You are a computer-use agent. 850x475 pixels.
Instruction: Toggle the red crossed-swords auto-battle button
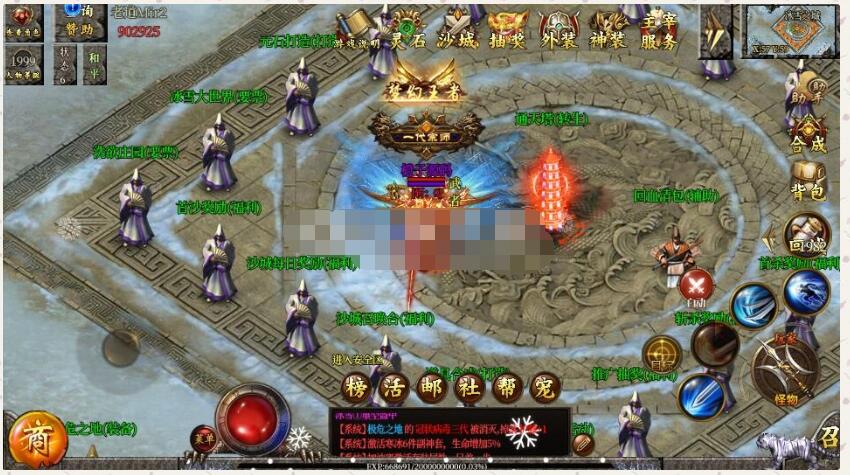click(x=696, y=285)
